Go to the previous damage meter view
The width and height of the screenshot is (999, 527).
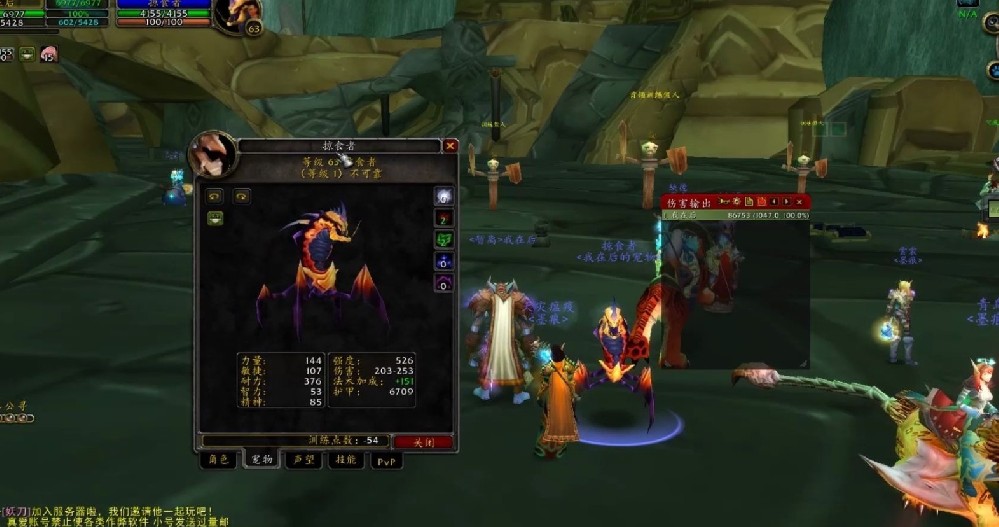point(773,202)
